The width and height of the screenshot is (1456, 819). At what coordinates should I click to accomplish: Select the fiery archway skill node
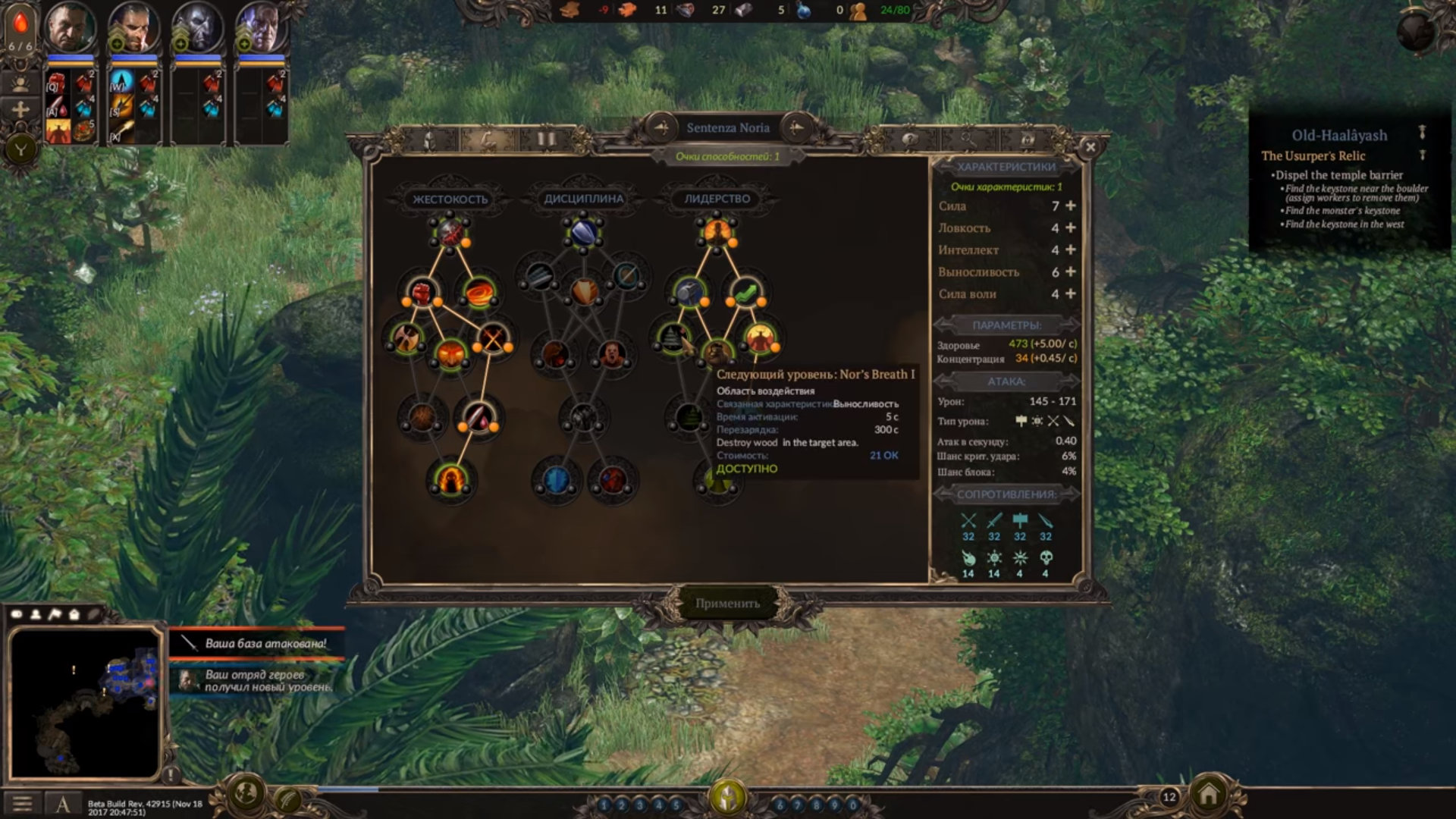450,480
